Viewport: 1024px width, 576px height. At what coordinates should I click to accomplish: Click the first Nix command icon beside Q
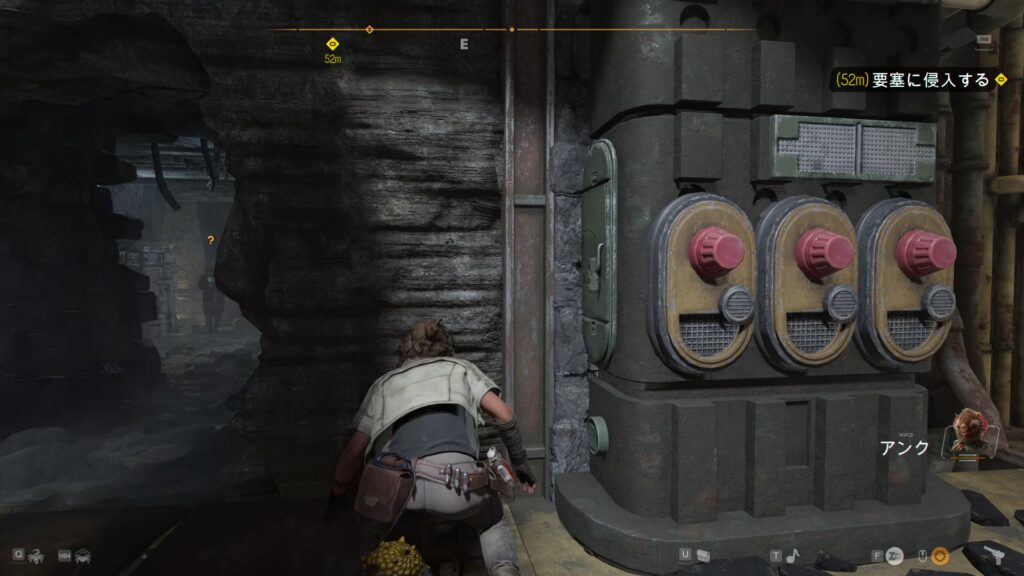[x=36, y=554]
